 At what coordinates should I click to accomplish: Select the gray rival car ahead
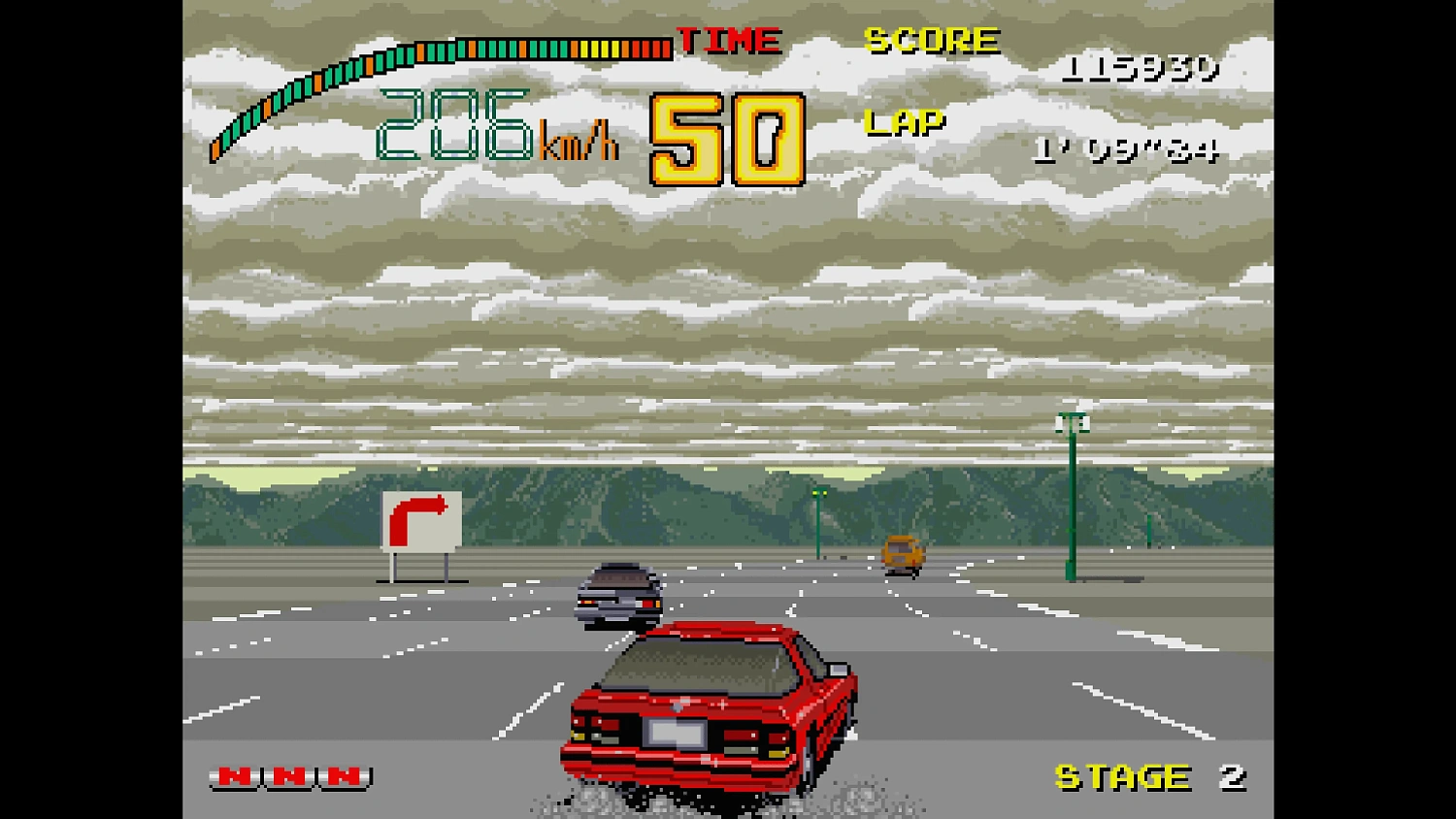tap(619, 592)
